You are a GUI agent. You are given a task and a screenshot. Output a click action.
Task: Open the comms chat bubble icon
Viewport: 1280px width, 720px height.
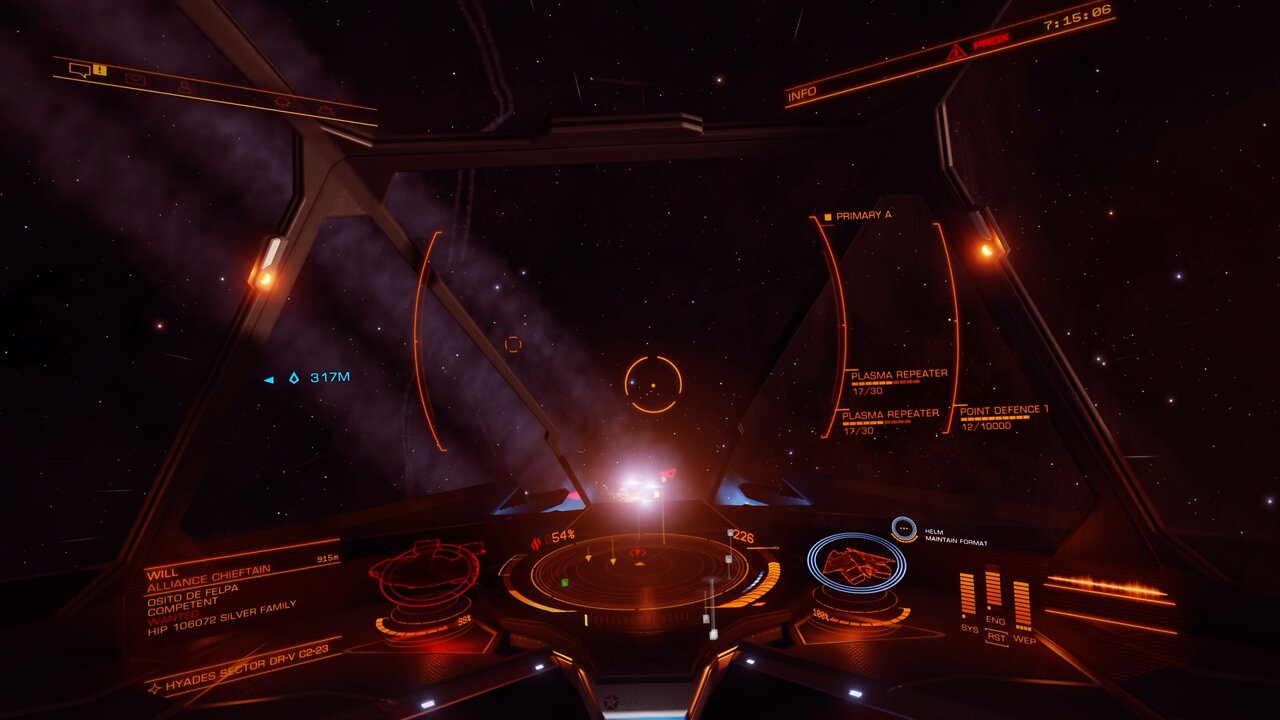point(79,69)
